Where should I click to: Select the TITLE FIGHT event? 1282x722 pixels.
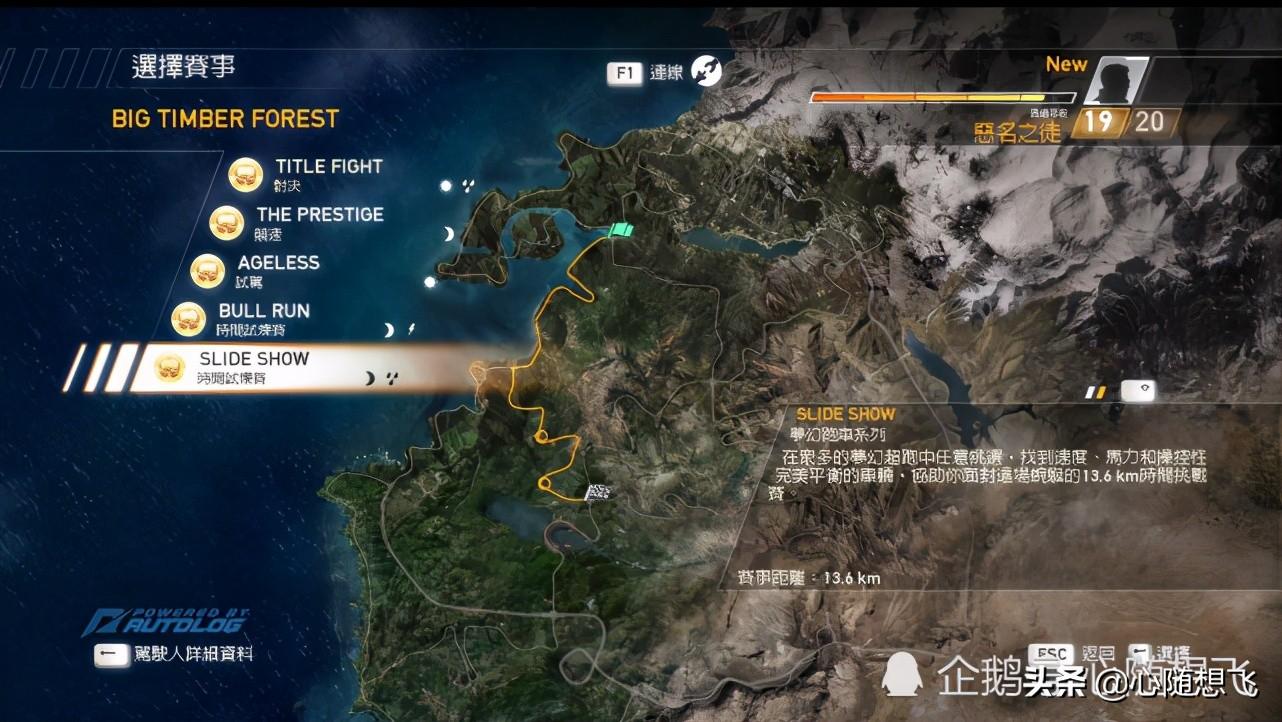[x=328, y=167]
